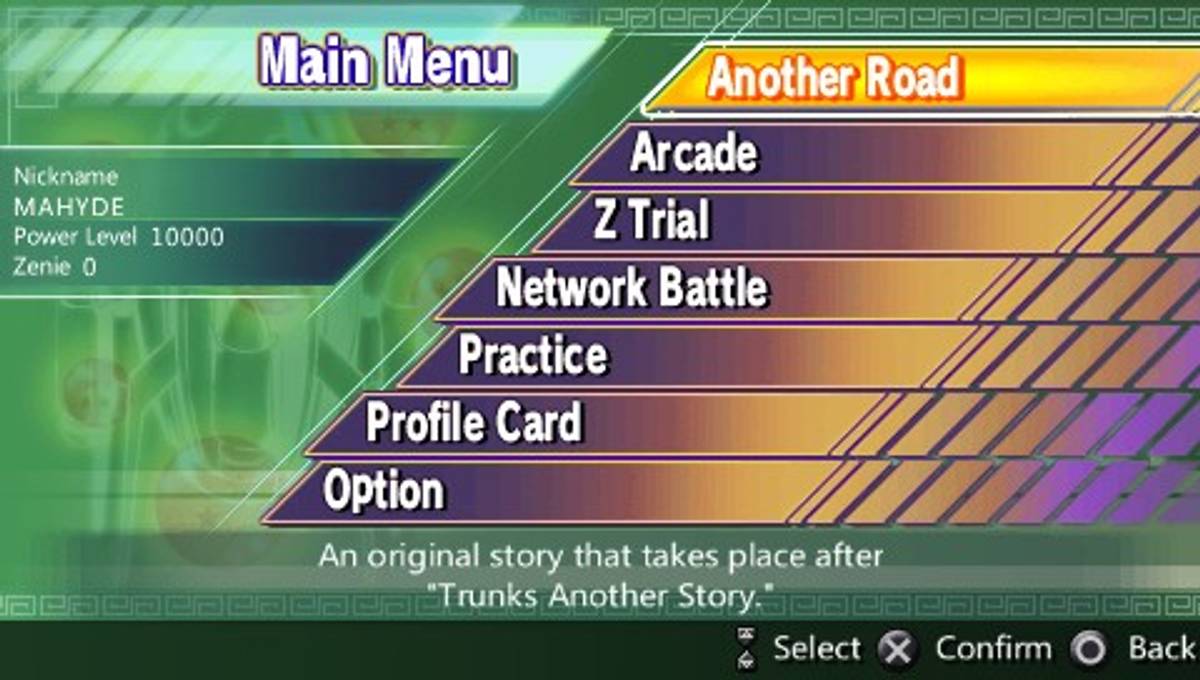Enter Practice mode
Screen dimensions: 1200x680
coord(532,356)
